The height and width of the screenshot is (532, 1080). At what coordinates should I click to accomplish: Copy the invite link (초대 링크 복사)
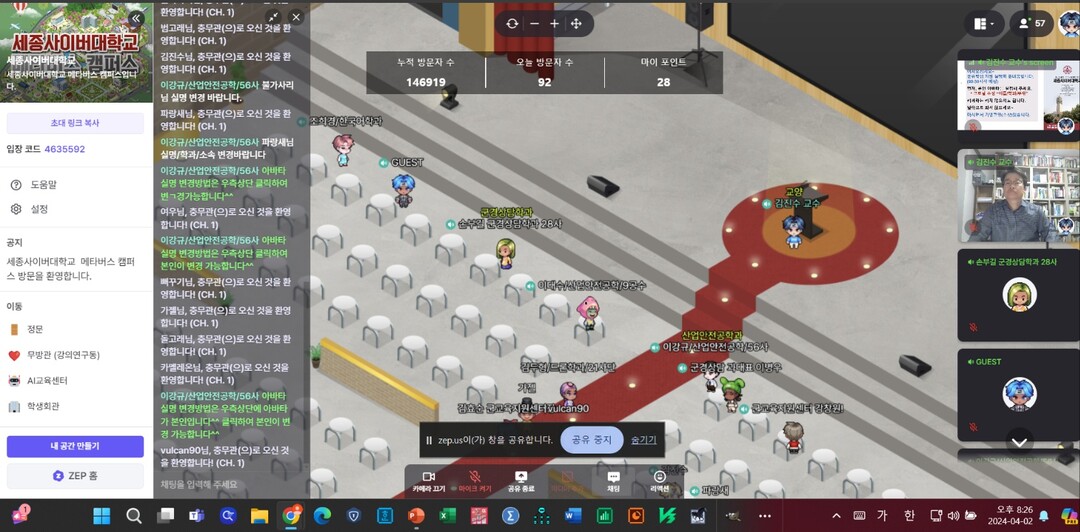75,123
